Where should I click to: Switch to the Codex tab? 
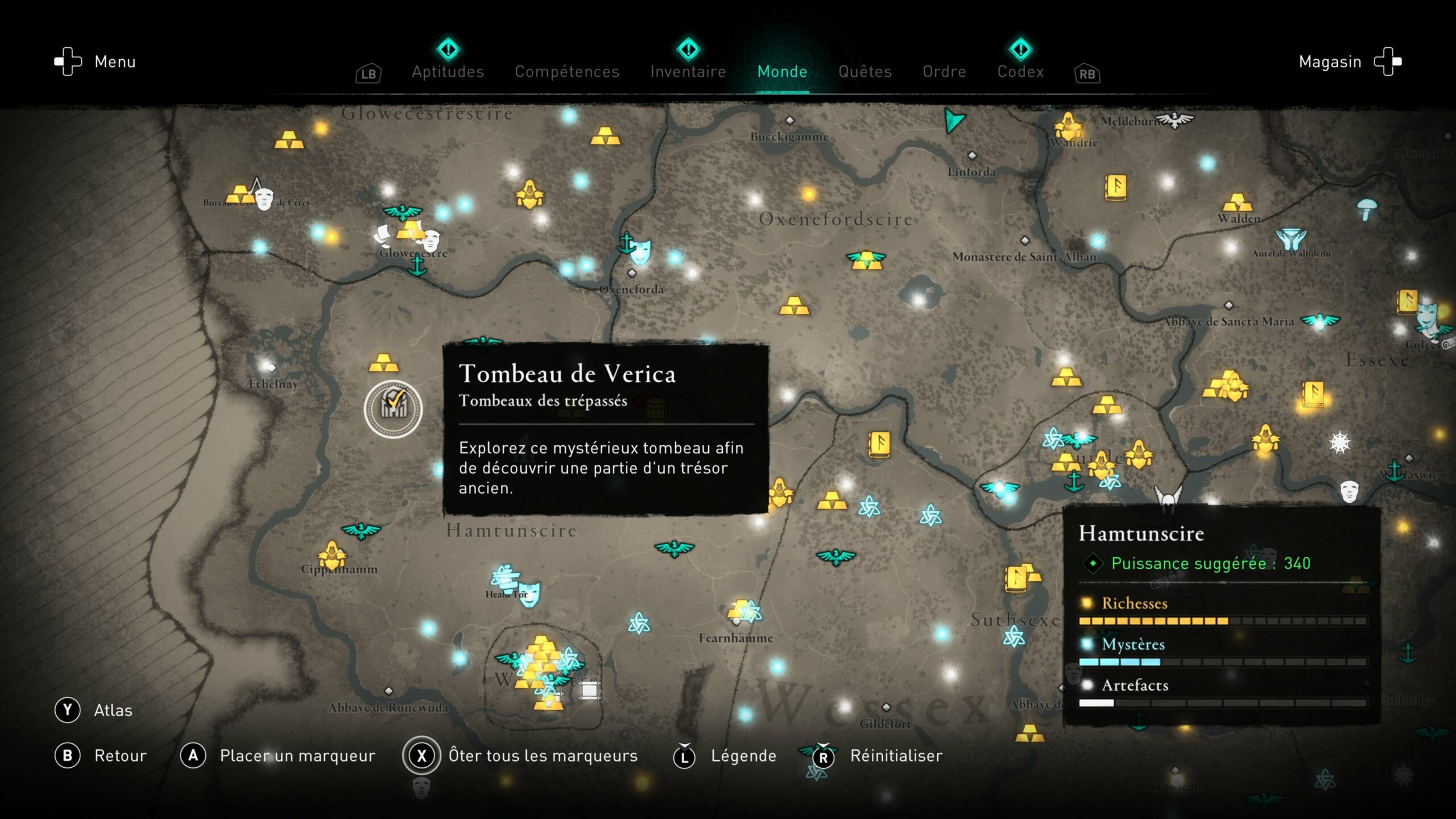click(x=1020, y=72)
